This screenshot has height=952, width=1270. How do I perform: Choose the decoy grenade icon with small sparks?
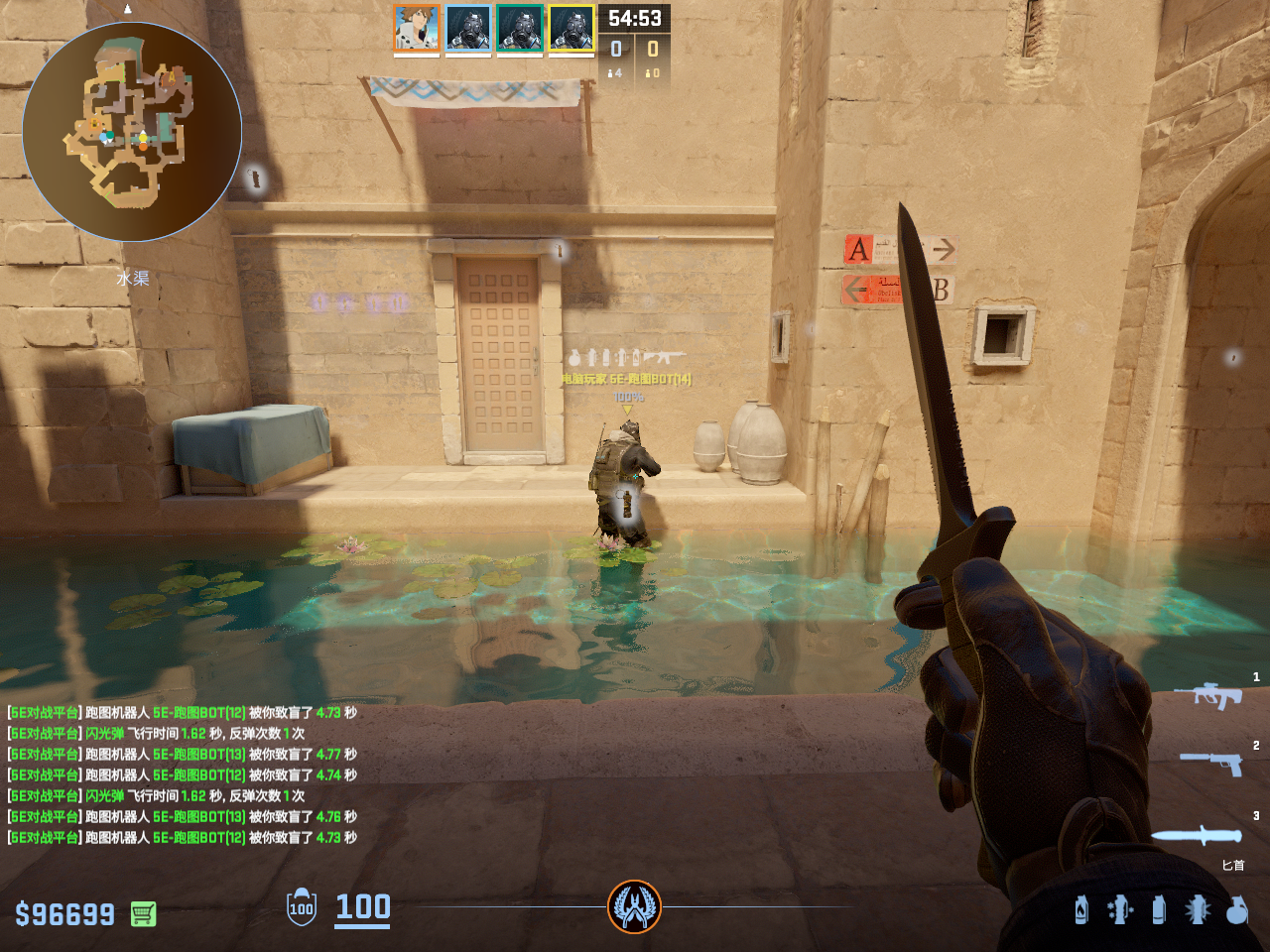pos(1120,909)
